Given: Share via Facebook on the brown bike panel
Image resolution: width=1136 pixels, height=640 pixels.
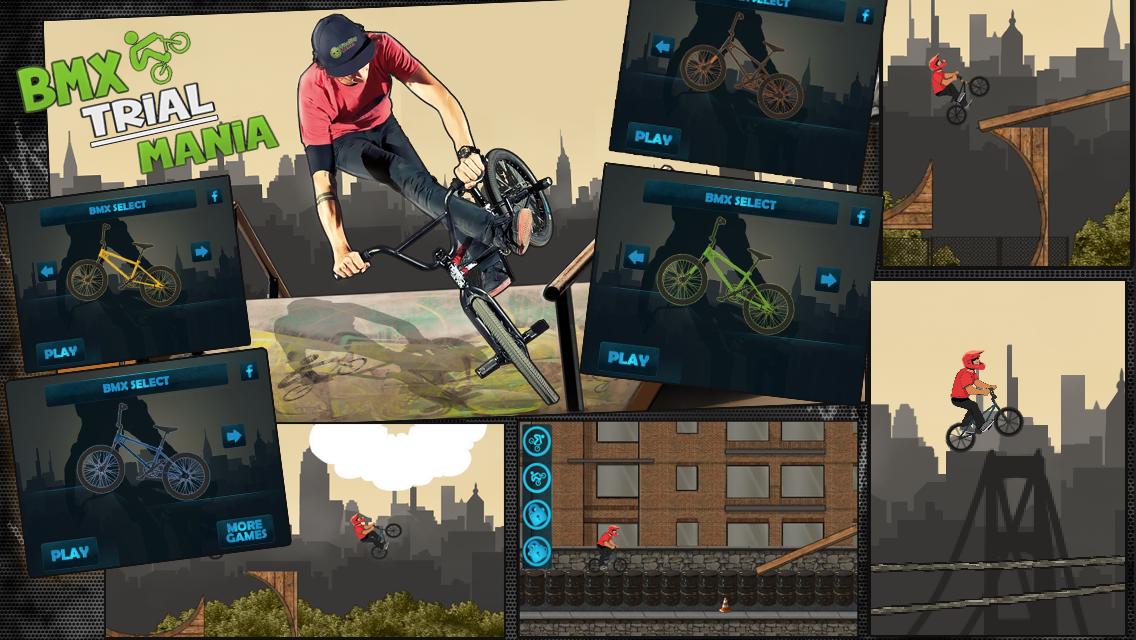Looking at the screenshot, I should pos(865,16).
